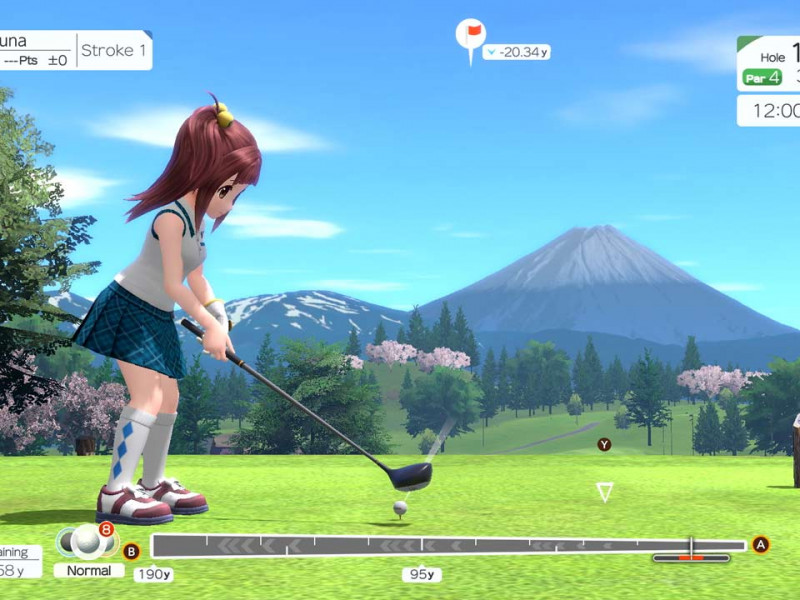The height and width of the screenshot is (600, 800).
Task: Open the Hole Par 4 info panel
Action: (769, 65)
